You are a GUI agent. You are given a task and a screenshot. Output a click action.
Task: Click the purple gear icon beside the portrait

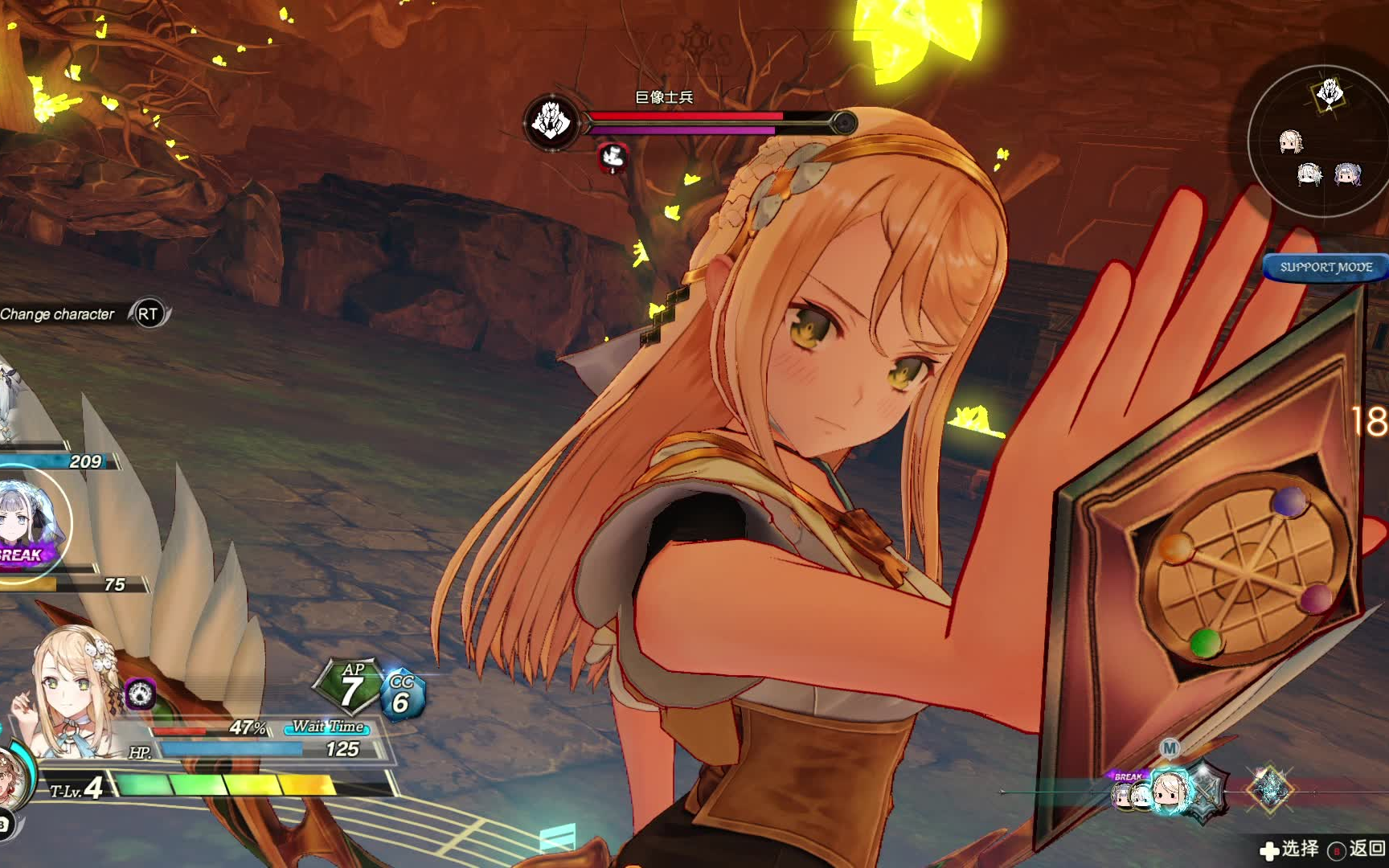point(141,694)
